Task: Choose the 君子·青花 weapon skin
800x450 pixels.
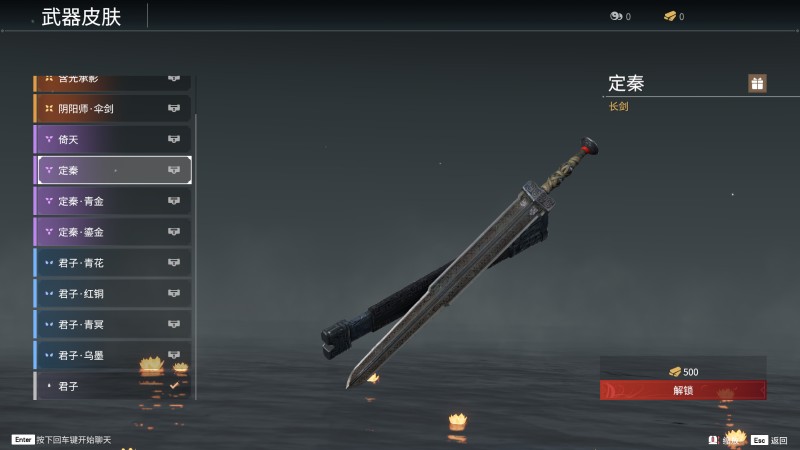Action: coord(112,263)
